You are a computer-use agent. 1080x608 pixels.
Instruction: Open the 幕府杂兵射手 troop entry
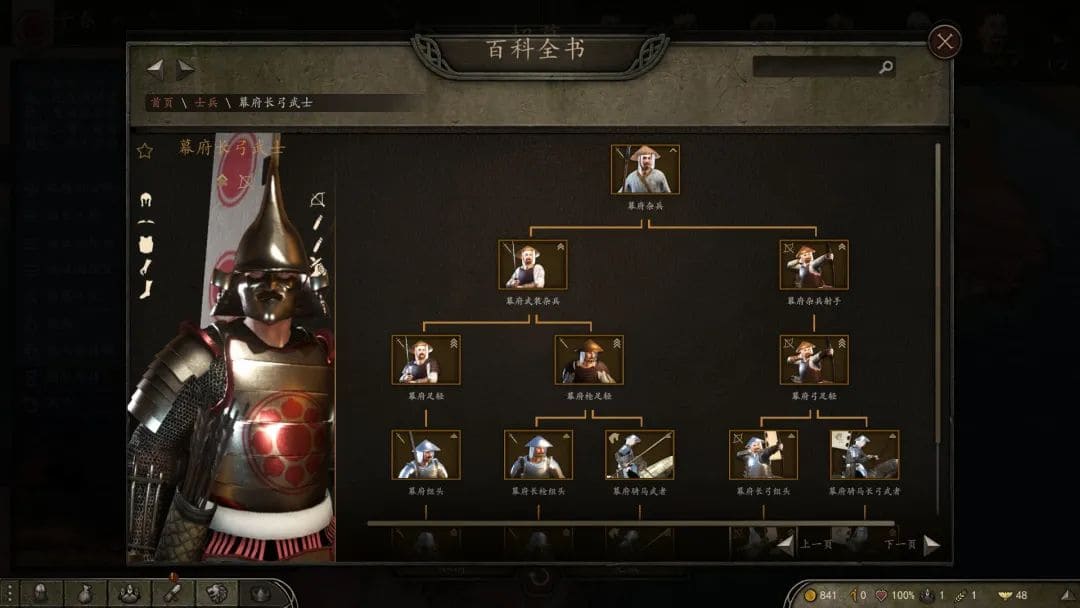pyautogui.click(x=814, y=265)
